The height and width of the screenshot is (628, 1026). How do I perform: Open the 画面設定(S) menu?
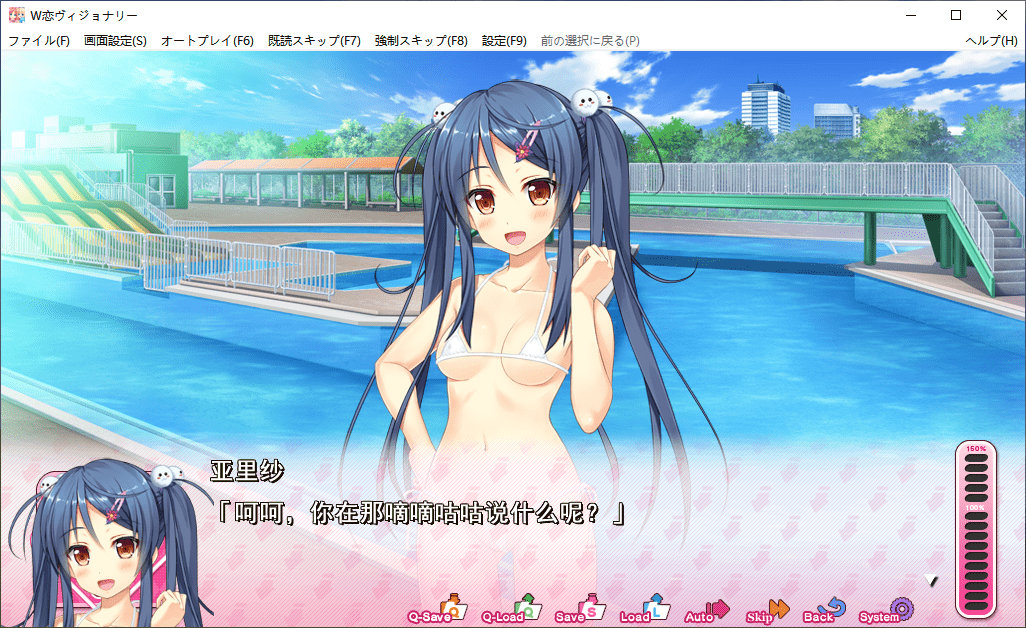tap(115, 41)
